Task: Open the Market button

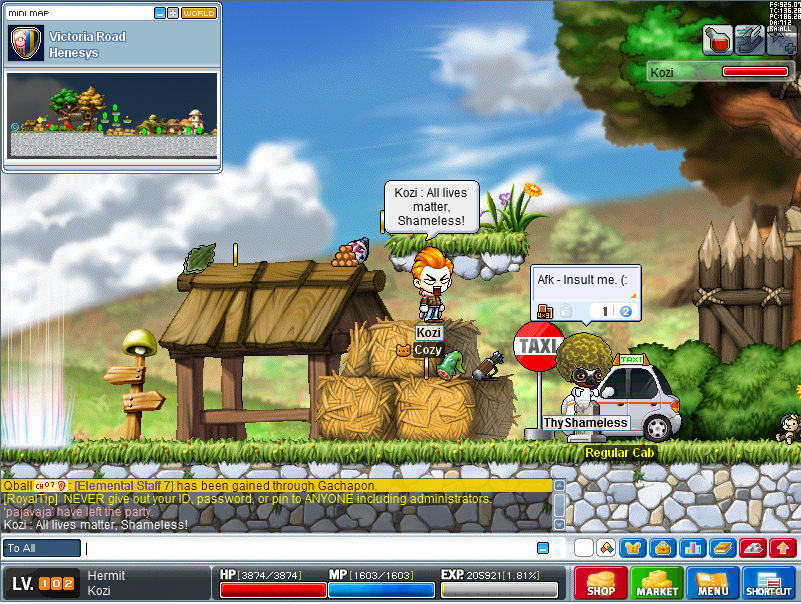Action: 657,583
